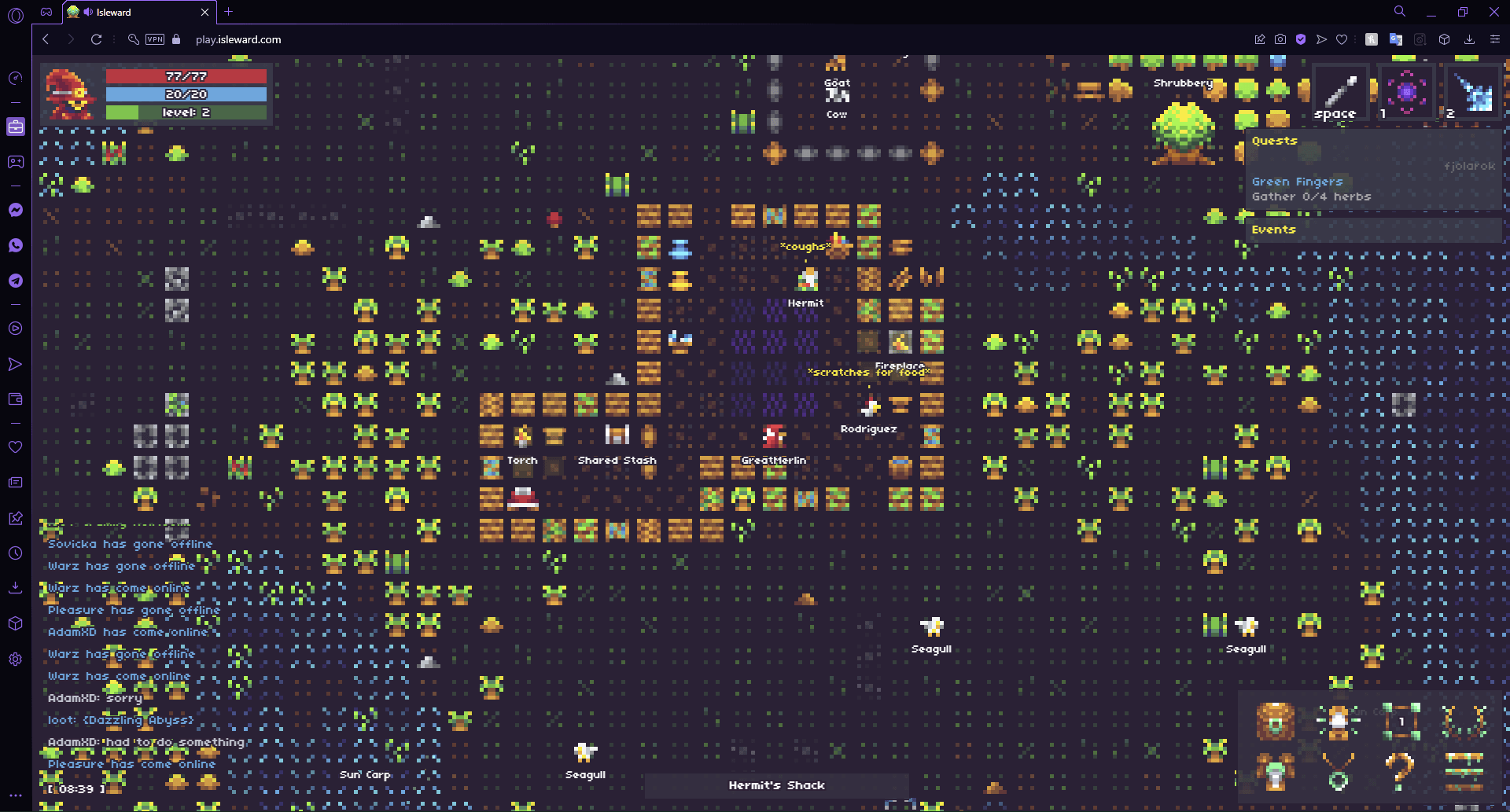Open the inventory chest icon bottom right
The image size is (1510, 812).
1274,721
